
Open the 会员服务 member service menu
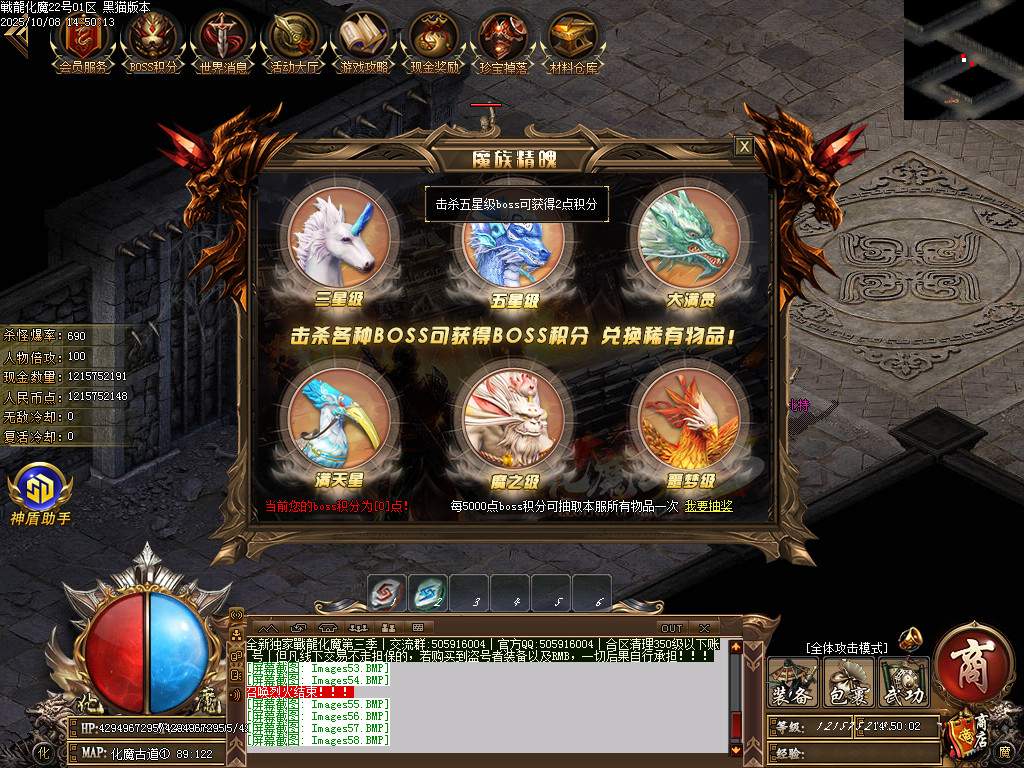[x=83, y=40]
